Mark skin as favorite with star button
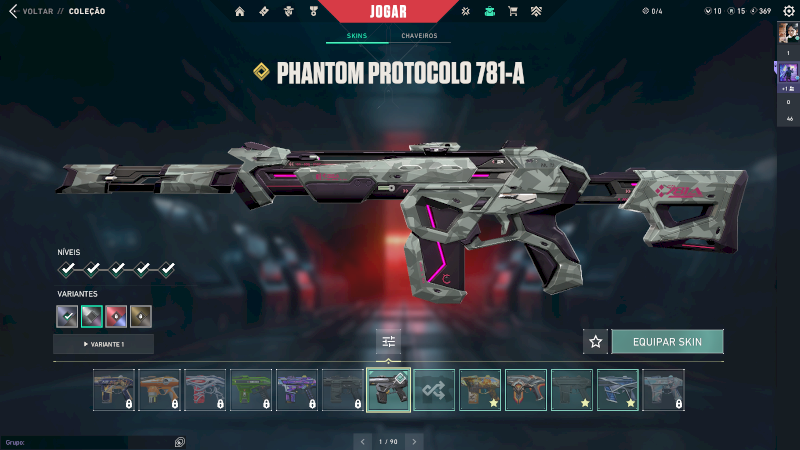 click(596, 342)
